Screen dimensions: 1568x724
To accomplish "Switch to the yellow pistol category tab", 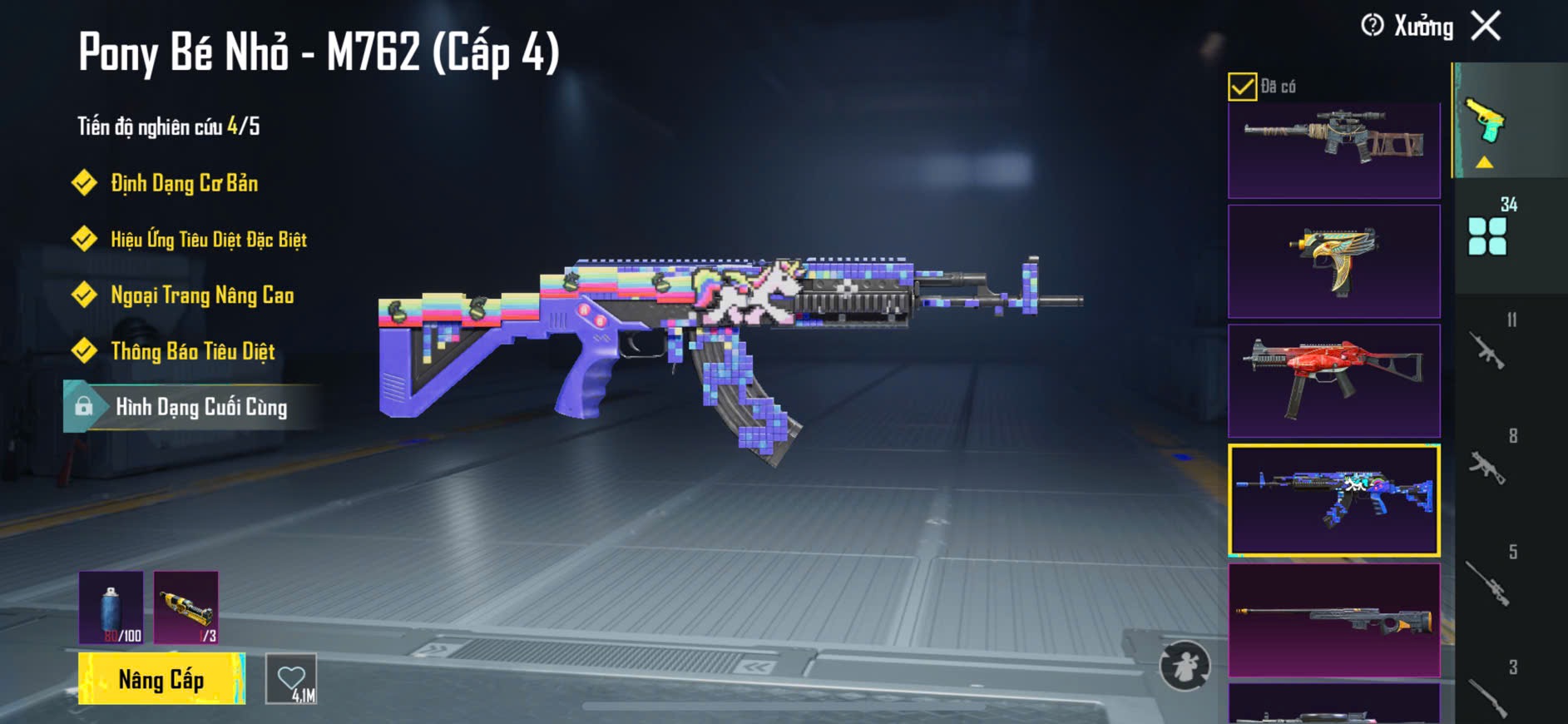I will pyautogui.click(x=1486, y=125).
